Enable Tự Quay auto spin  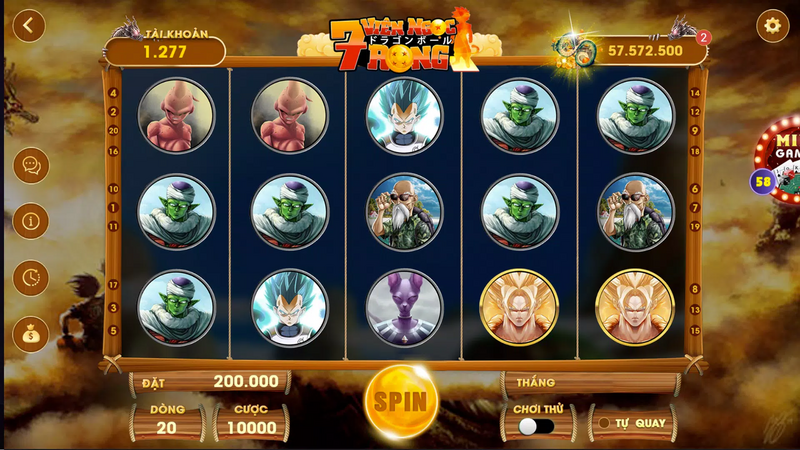[x=631, y=422]
